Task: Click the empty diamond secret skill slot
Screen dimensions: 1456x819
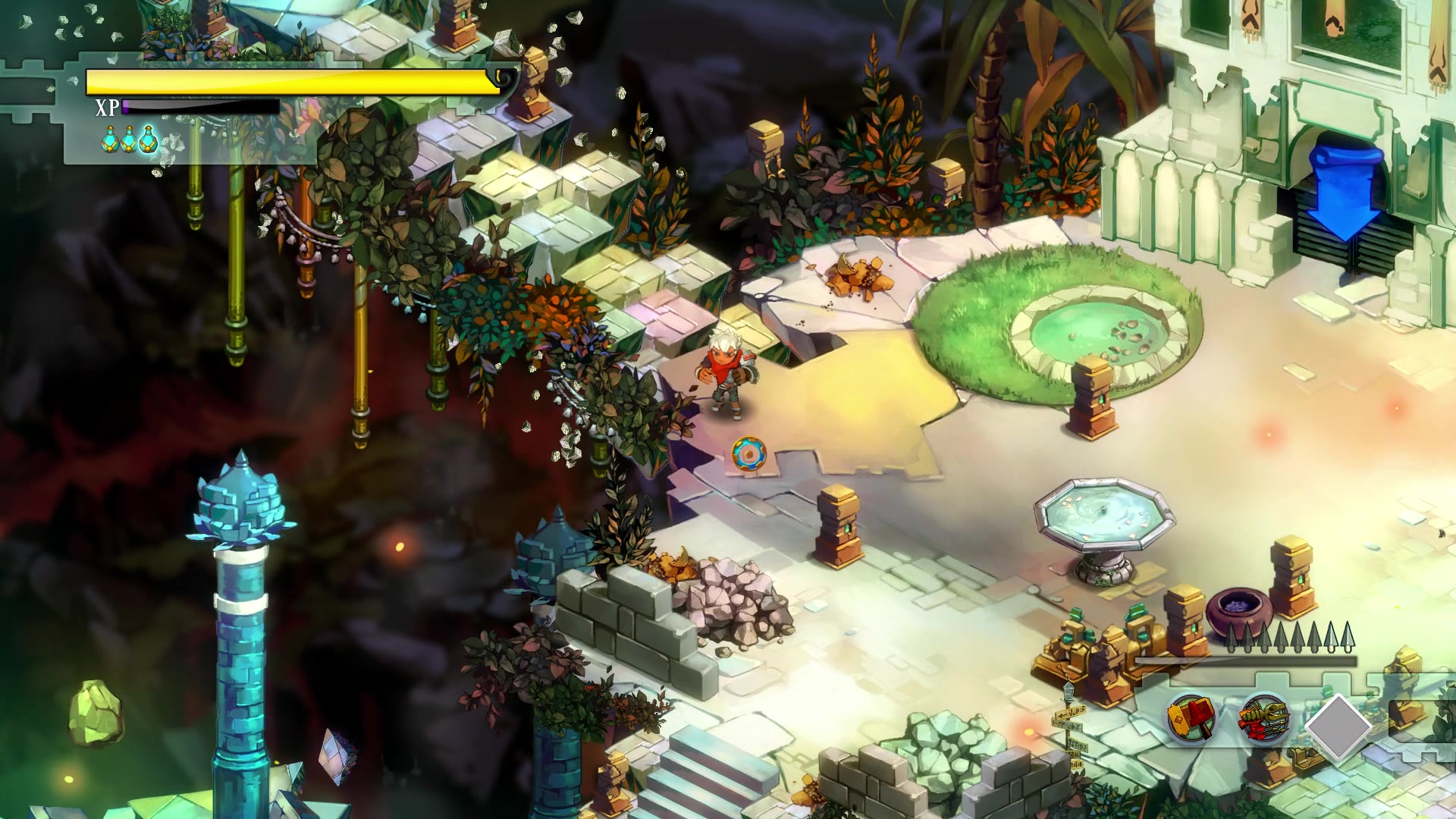Action: tap(1338, 726)
